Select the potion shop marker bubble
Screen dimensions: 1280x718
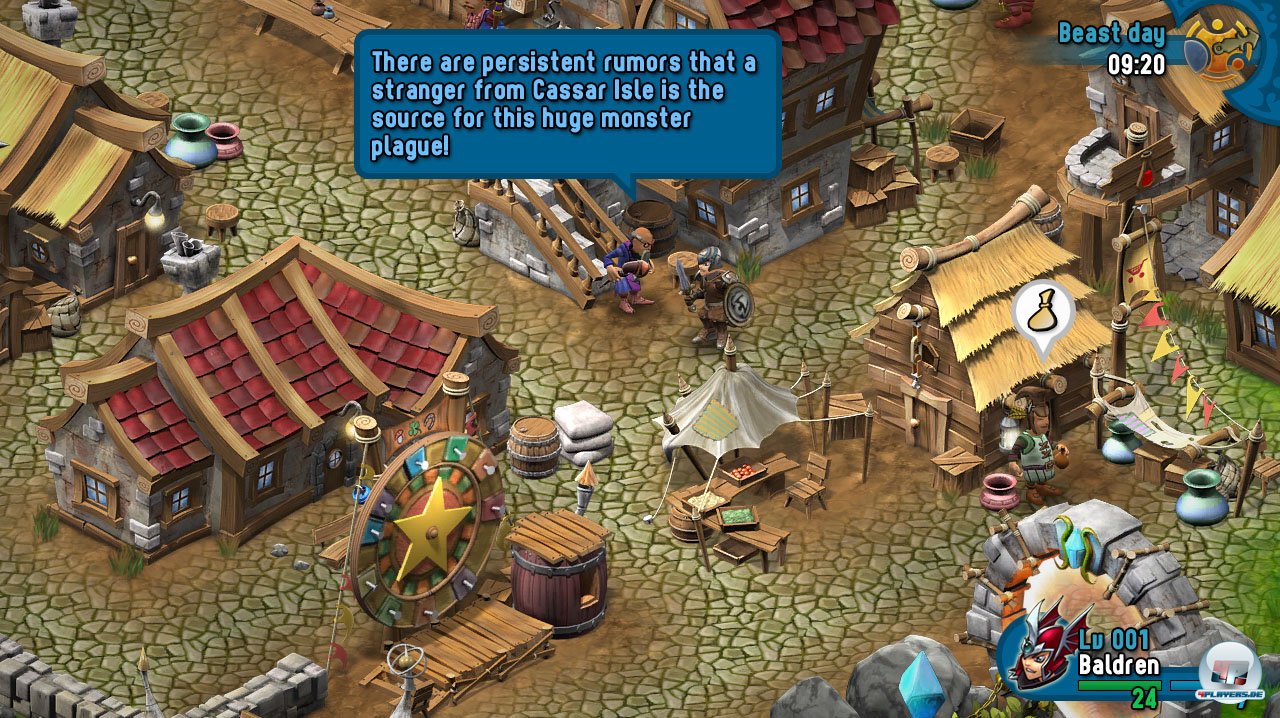[x=1043, y=312]
